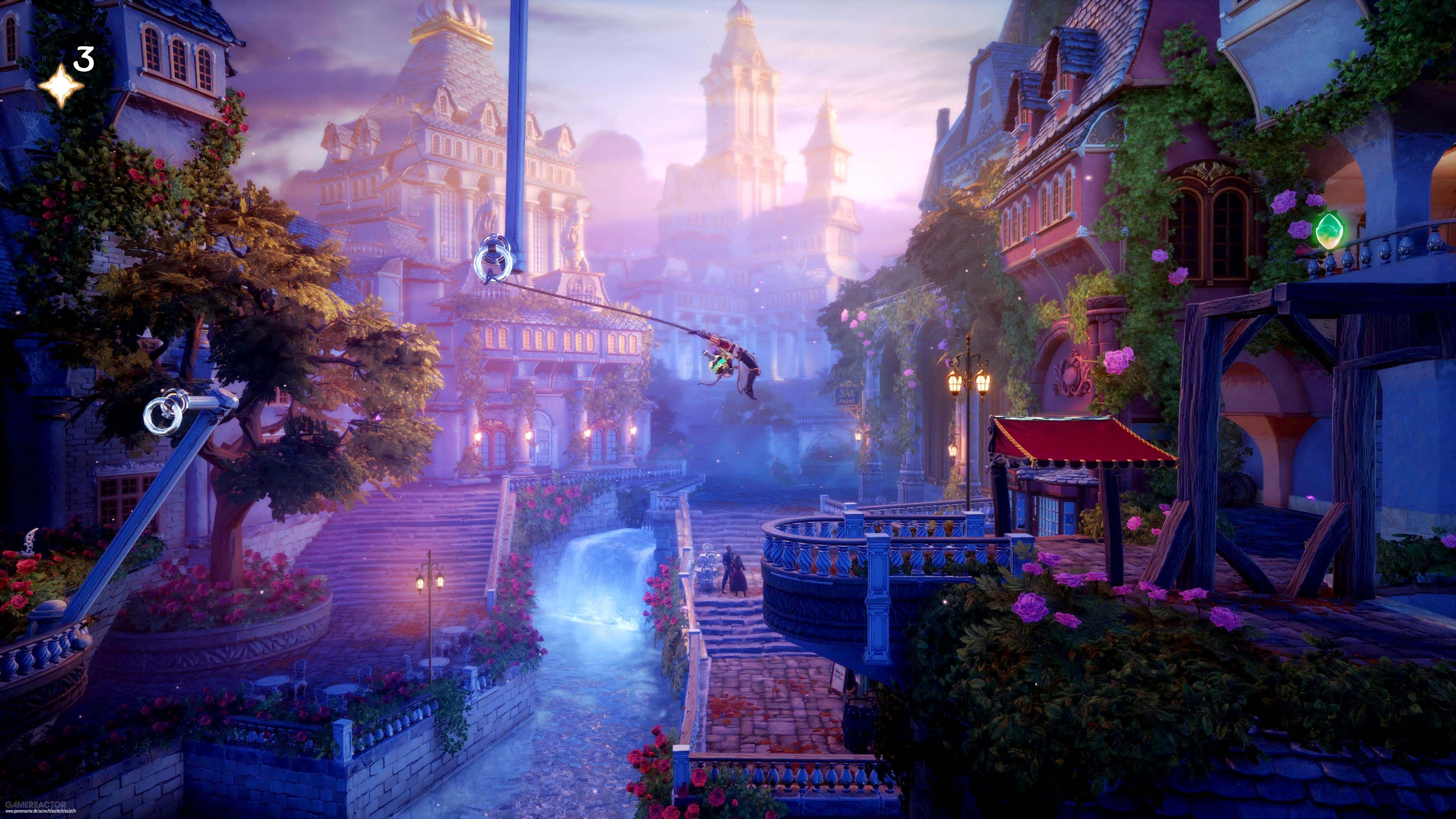Click the GAMEREACTOR watermark logo
The image size is (1456, 819).
[35, 807]
